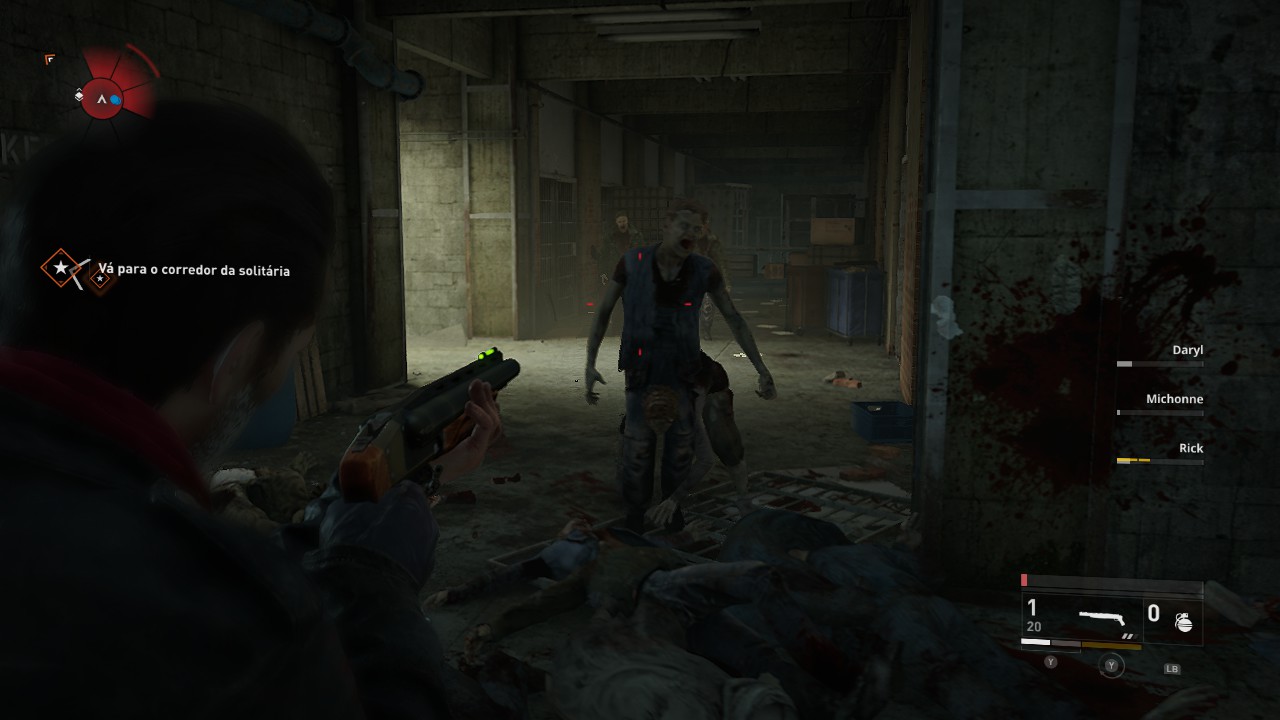Select teammate Rick in squad list
This screenshot has width=1280, height=720.
1190,449
